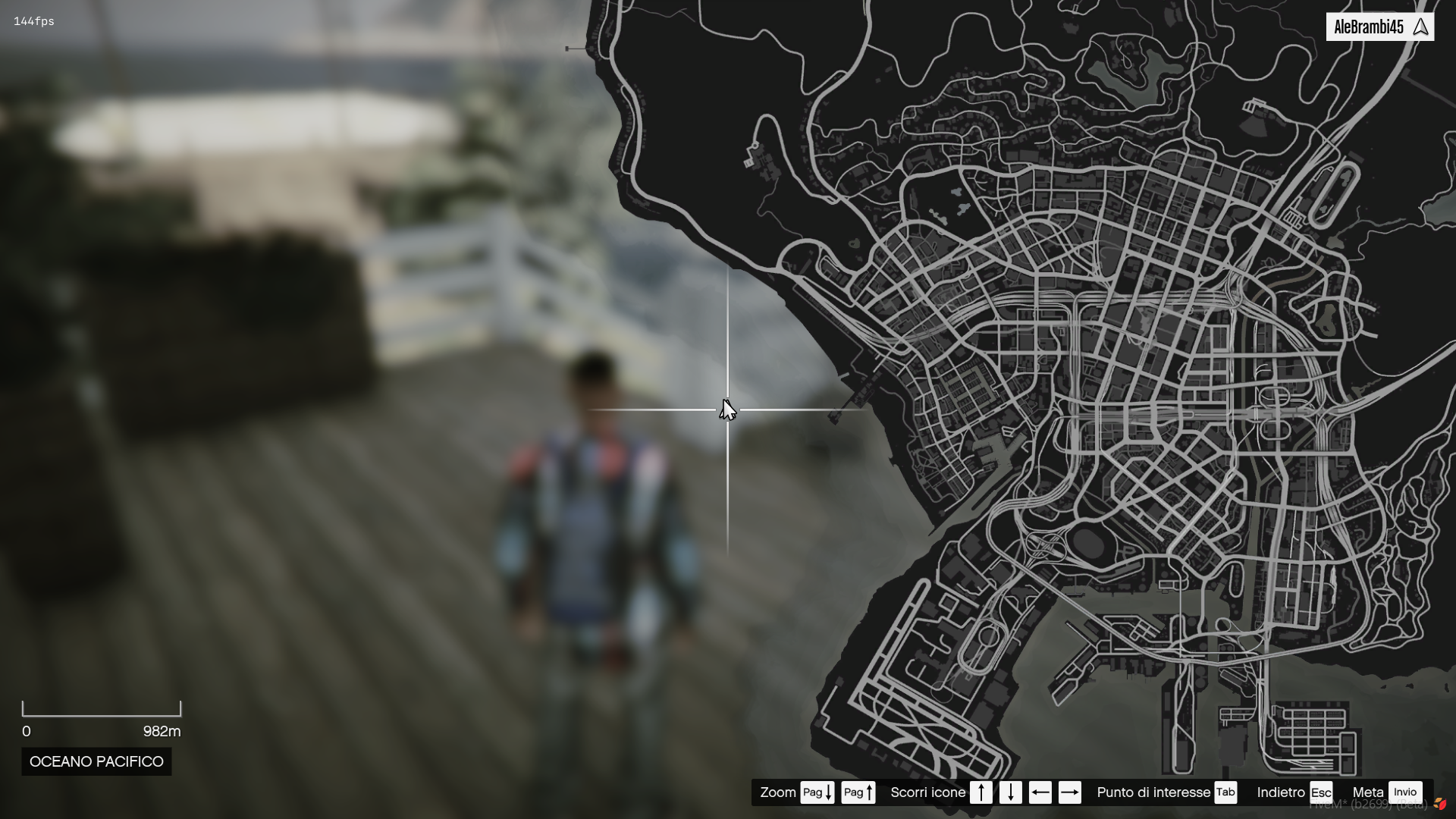Click the OCEANO PACIFICO location label
This screenshot has height=819, width=1456.
click(x=96, y=761)
